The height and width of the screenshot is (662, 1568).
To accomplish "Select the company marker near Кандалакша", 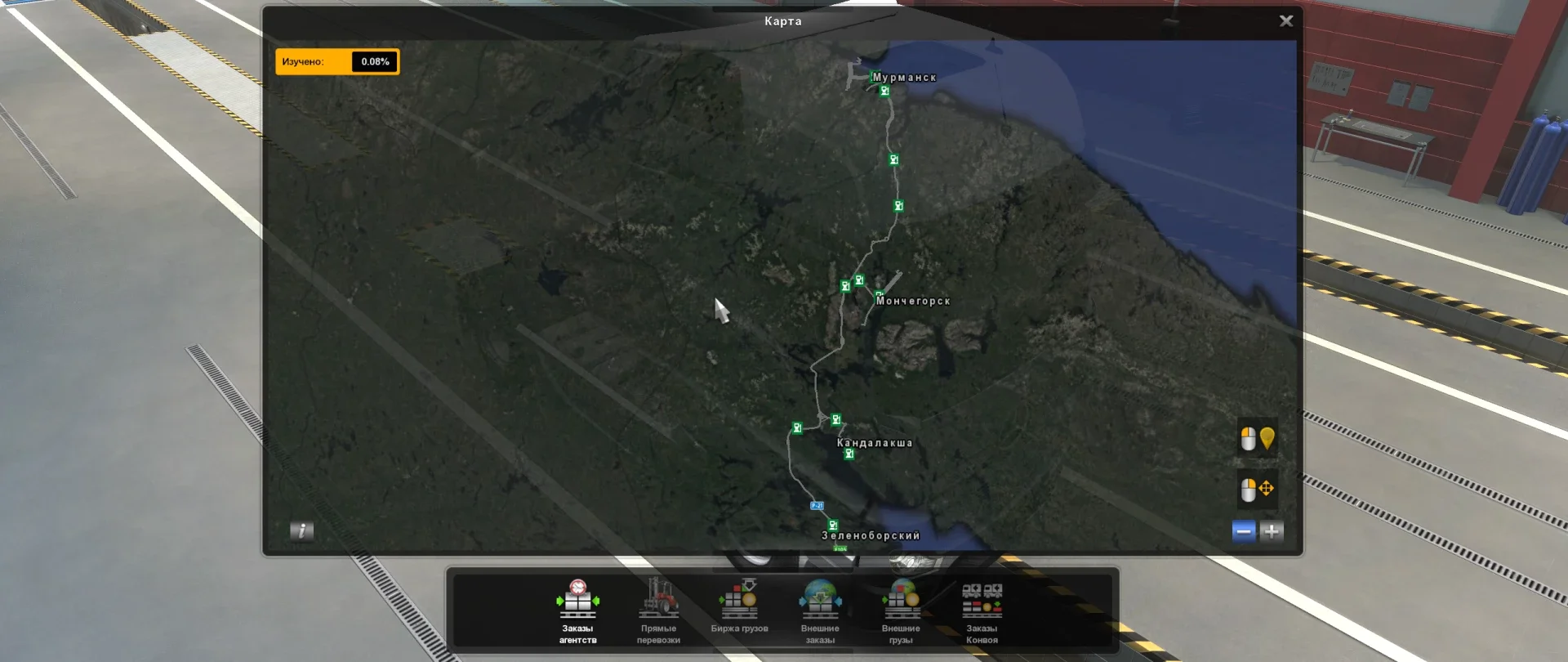I will [849, 454].
